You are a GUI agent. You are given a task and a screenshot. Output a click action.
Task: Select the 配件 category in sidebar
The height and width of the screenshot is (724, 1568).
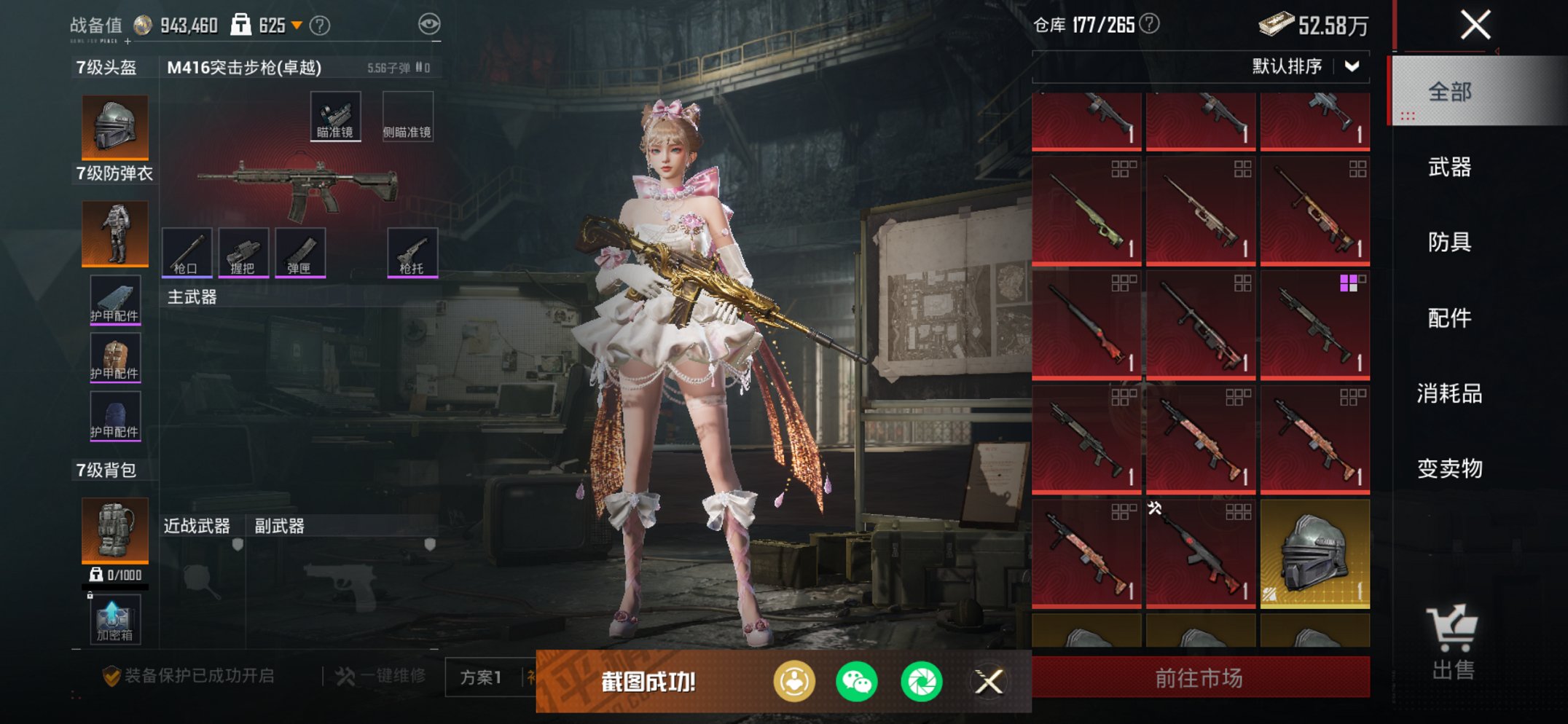coord(1450,319)
